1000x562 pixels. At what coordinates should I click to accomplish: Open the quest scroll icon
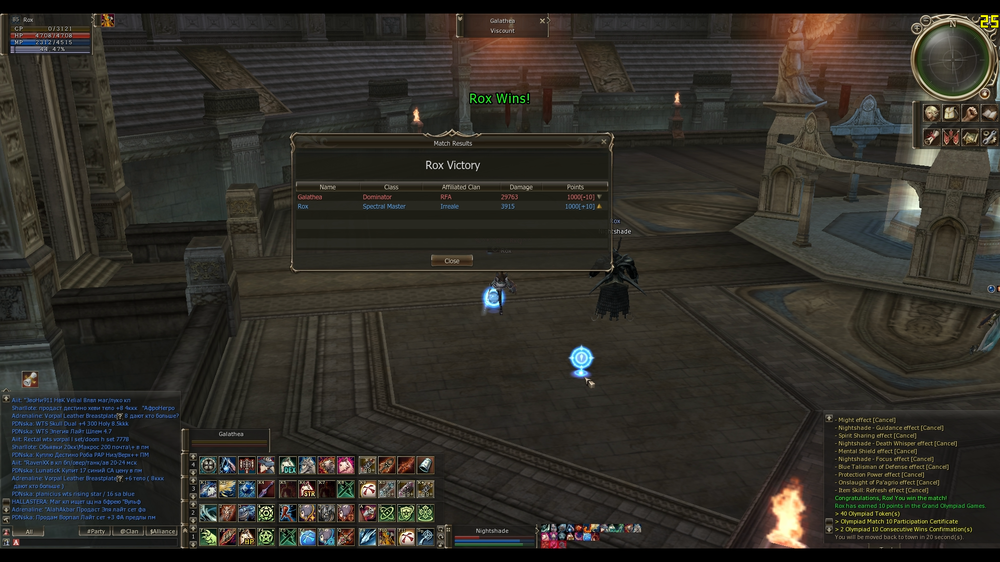coord(931,136)
